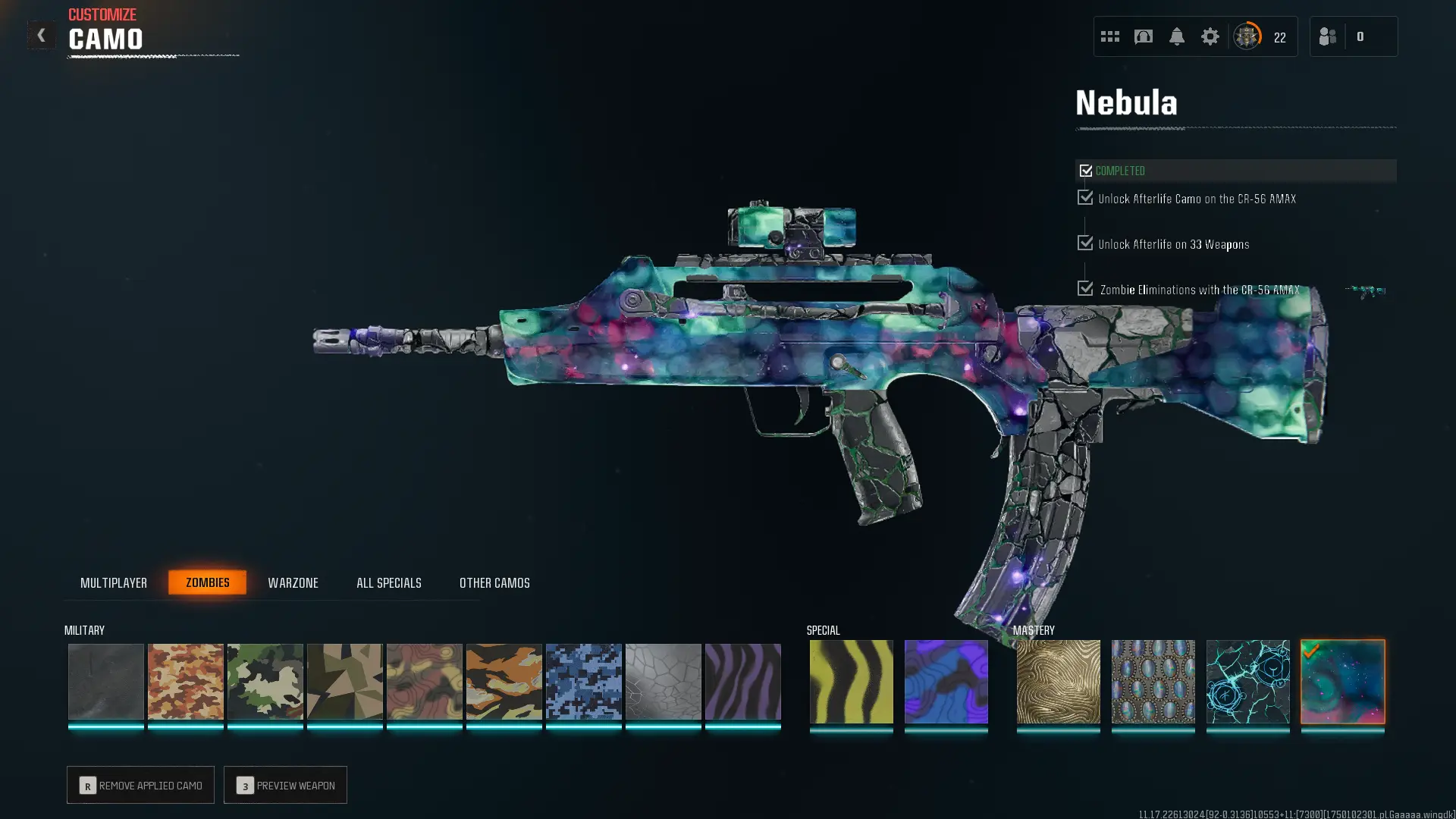The image size is (1456, 819).
Task: Go back using the top-left arrow
Action: pos(41,36)
